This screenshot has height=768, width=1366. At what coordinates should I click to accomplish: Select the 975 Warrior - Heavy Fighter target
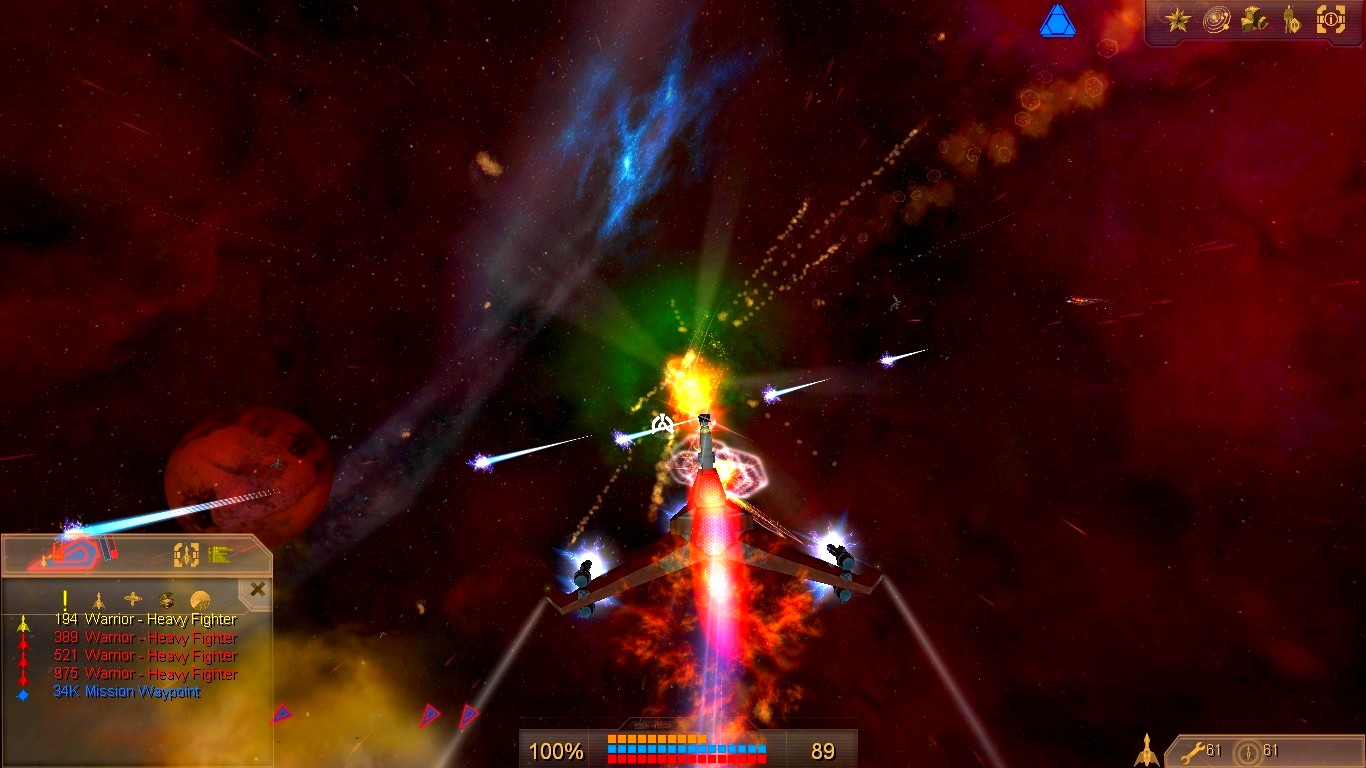point(145,674)
